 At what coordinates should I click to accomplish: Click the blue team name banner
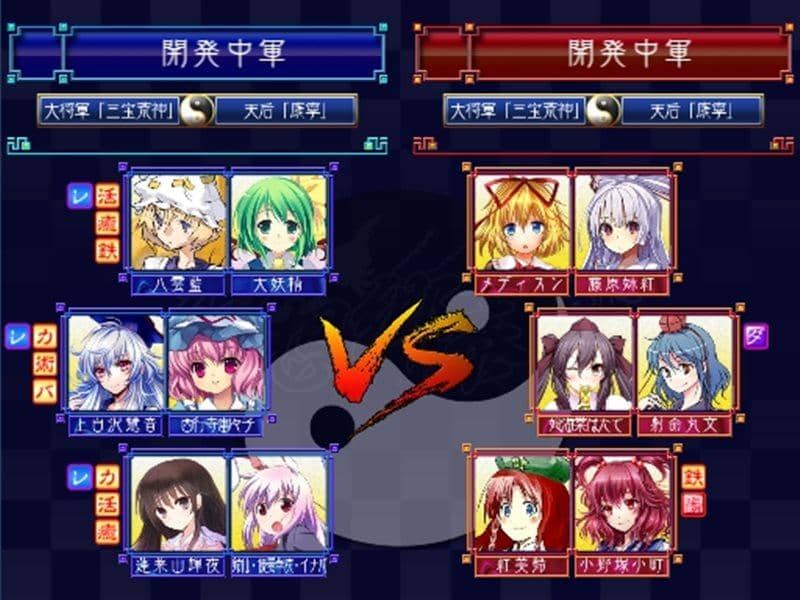tap(225, 52)
